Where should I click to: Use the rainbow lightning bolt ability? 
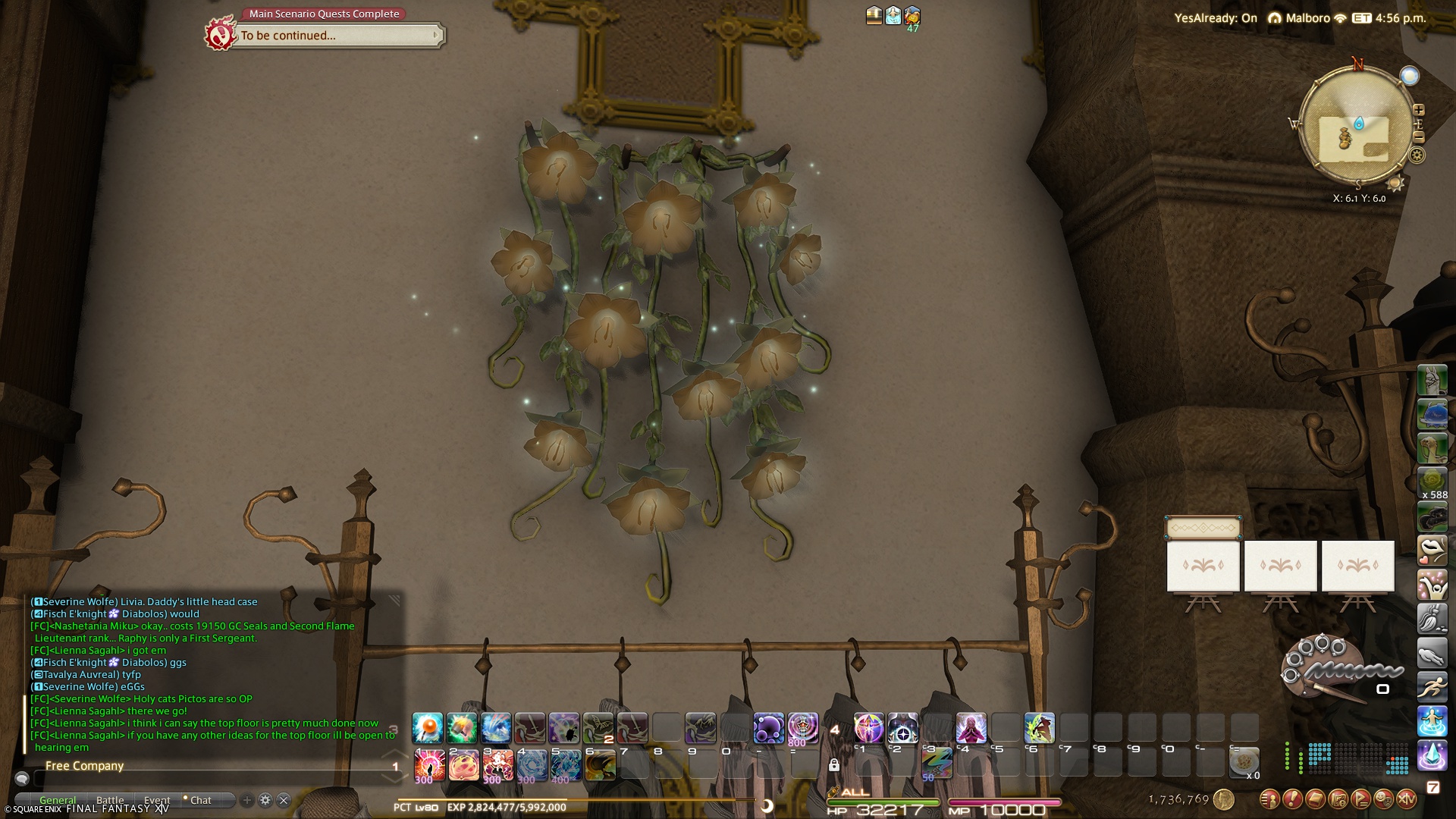click(x=937, y=762)
